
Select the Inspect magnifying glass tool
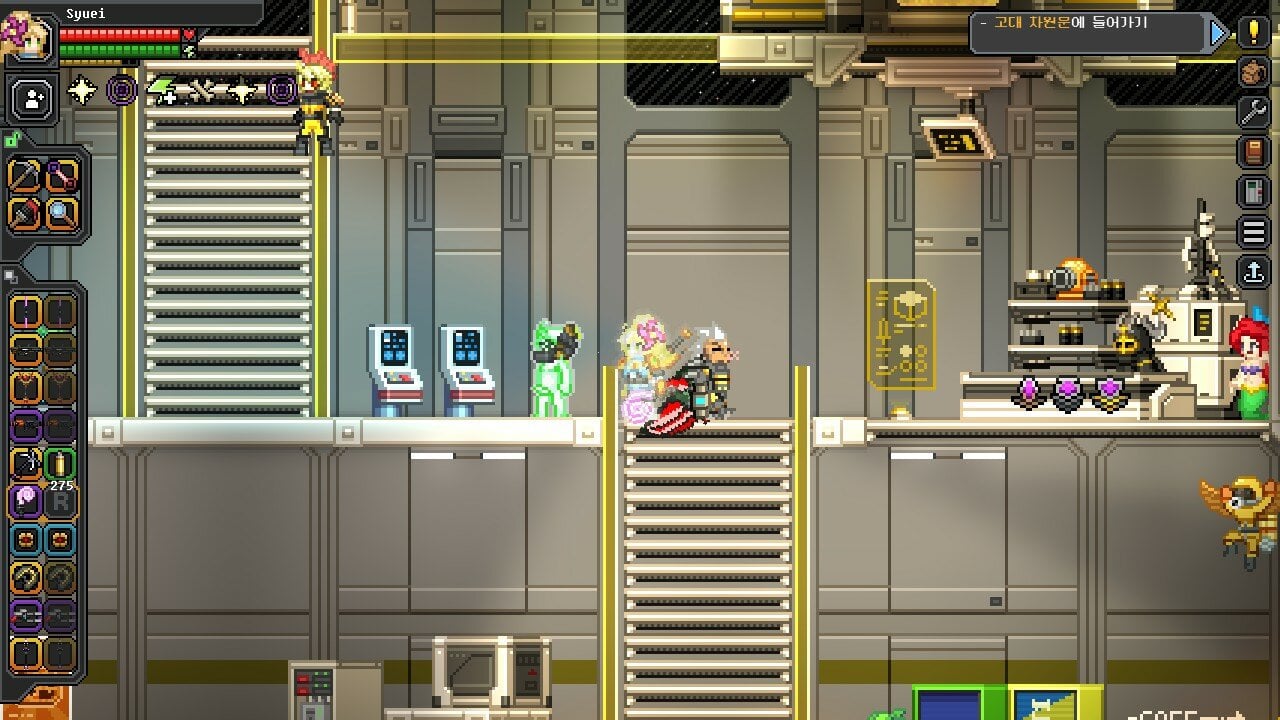(x=63, y=213)
